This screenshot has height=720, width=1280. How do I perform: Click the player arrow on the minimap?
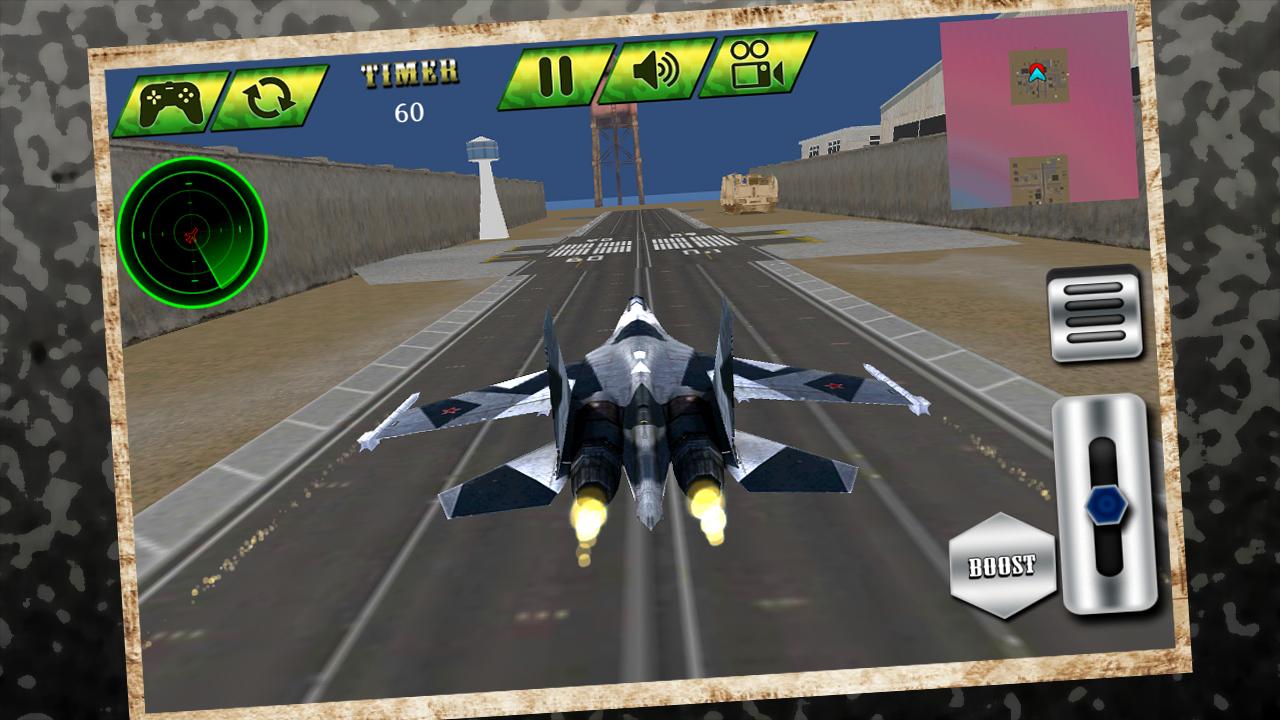pyautogui.click(x=1037, y=72)
